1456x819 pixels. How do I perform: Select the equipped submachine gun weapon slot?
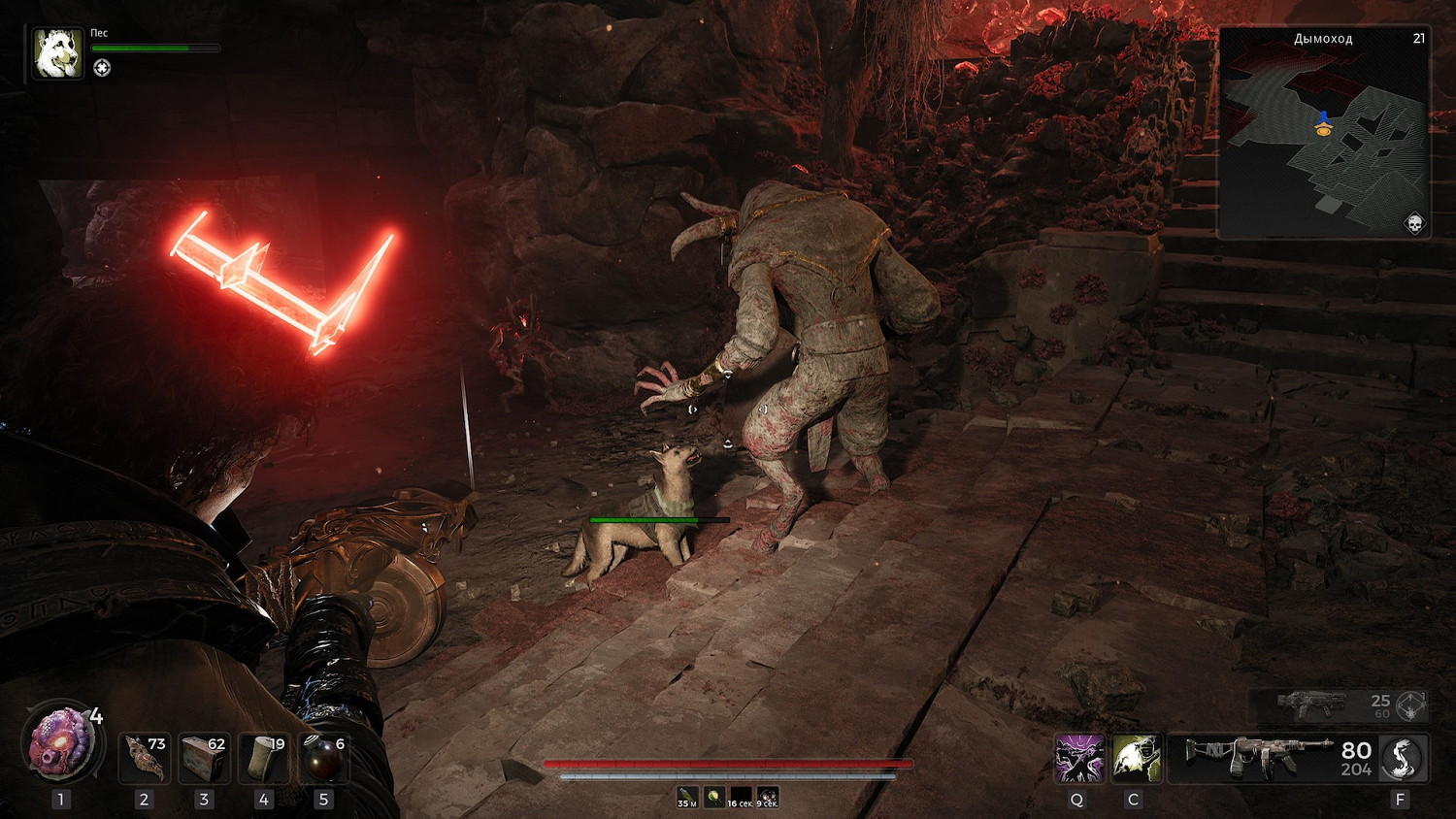pyautogui.click(x=1259, y=757)
